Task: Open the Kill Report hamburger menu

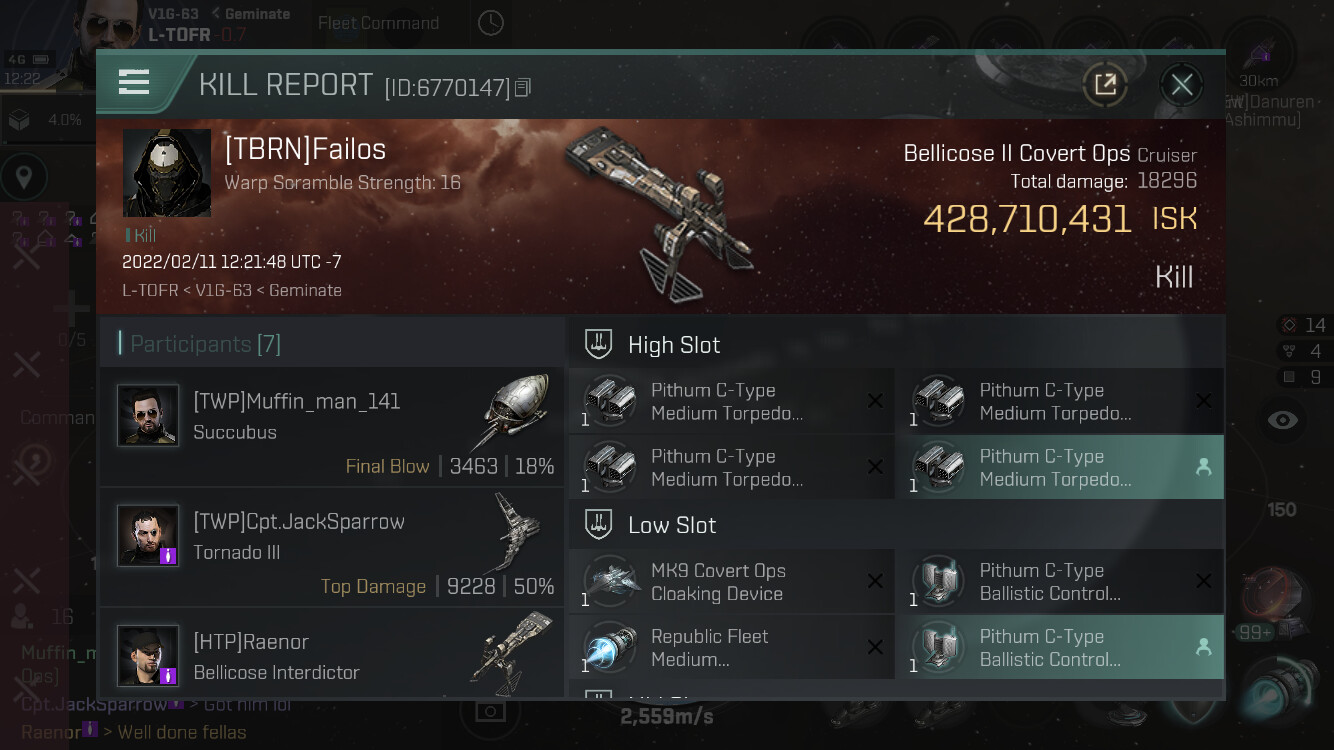Action: [134, 83]
